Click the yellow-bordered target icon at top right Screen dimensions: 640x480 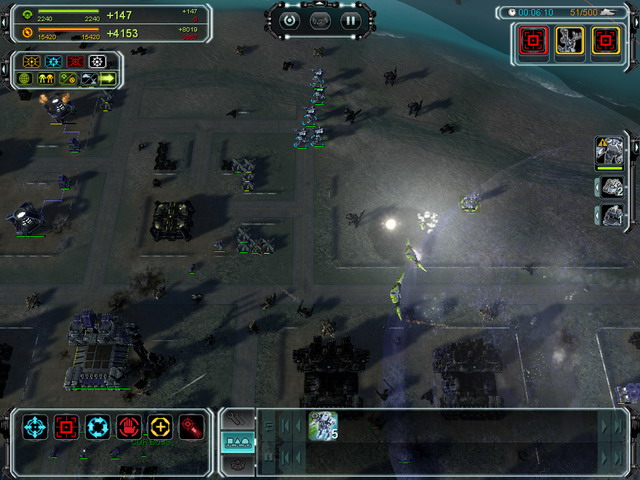pos(605,39)
